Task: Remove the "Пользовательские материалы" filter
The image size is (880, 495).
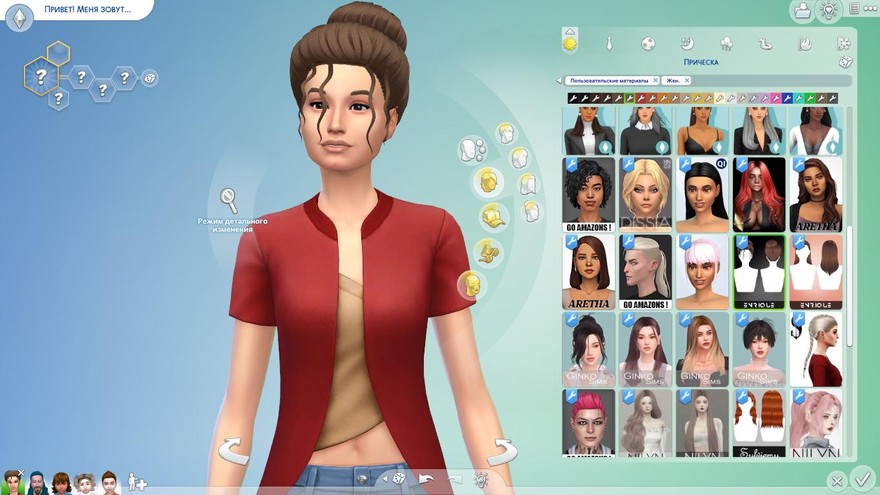Action: tap(655, 80)
